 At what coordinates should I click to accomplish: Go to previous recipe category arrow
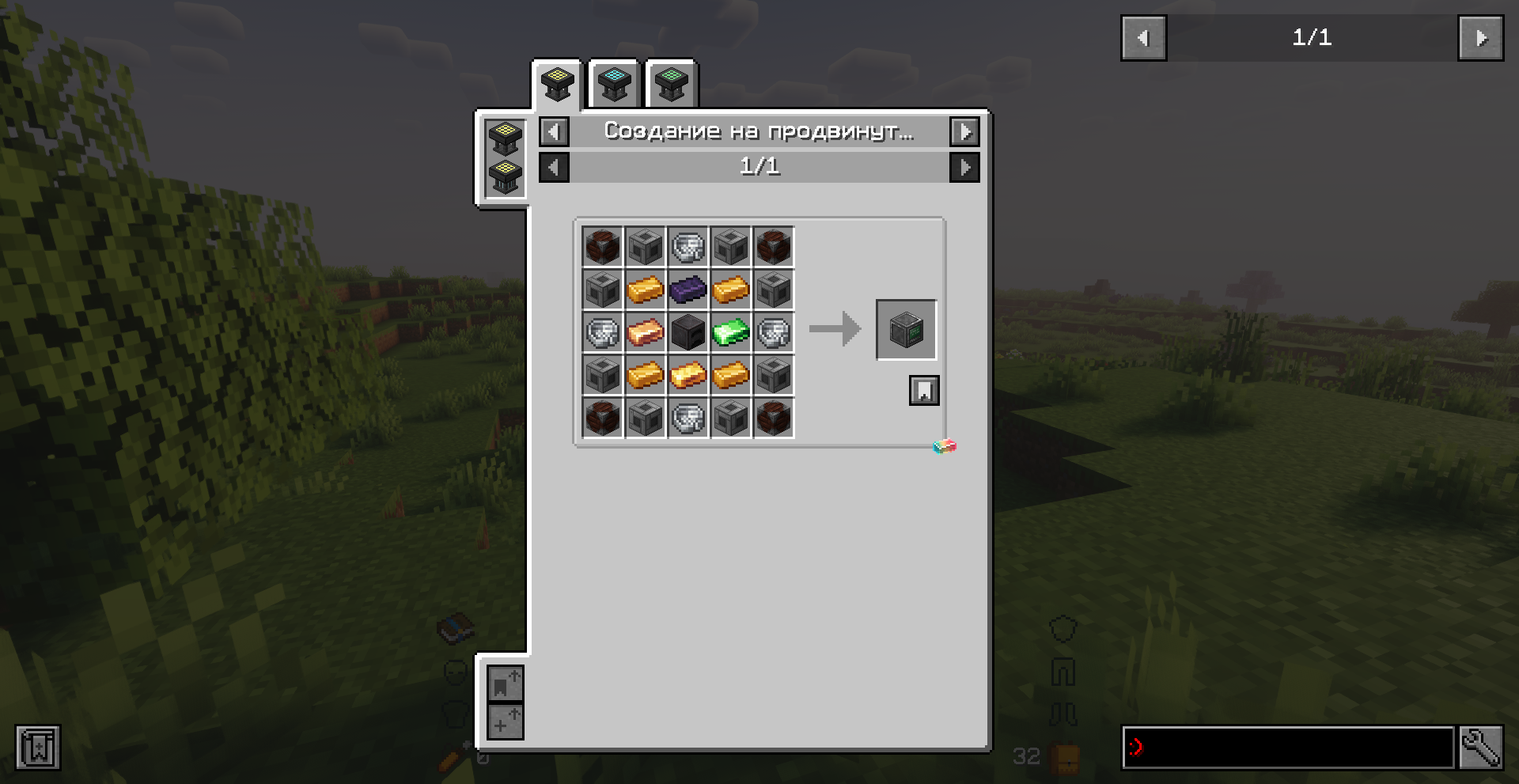(x=554, y=131)
